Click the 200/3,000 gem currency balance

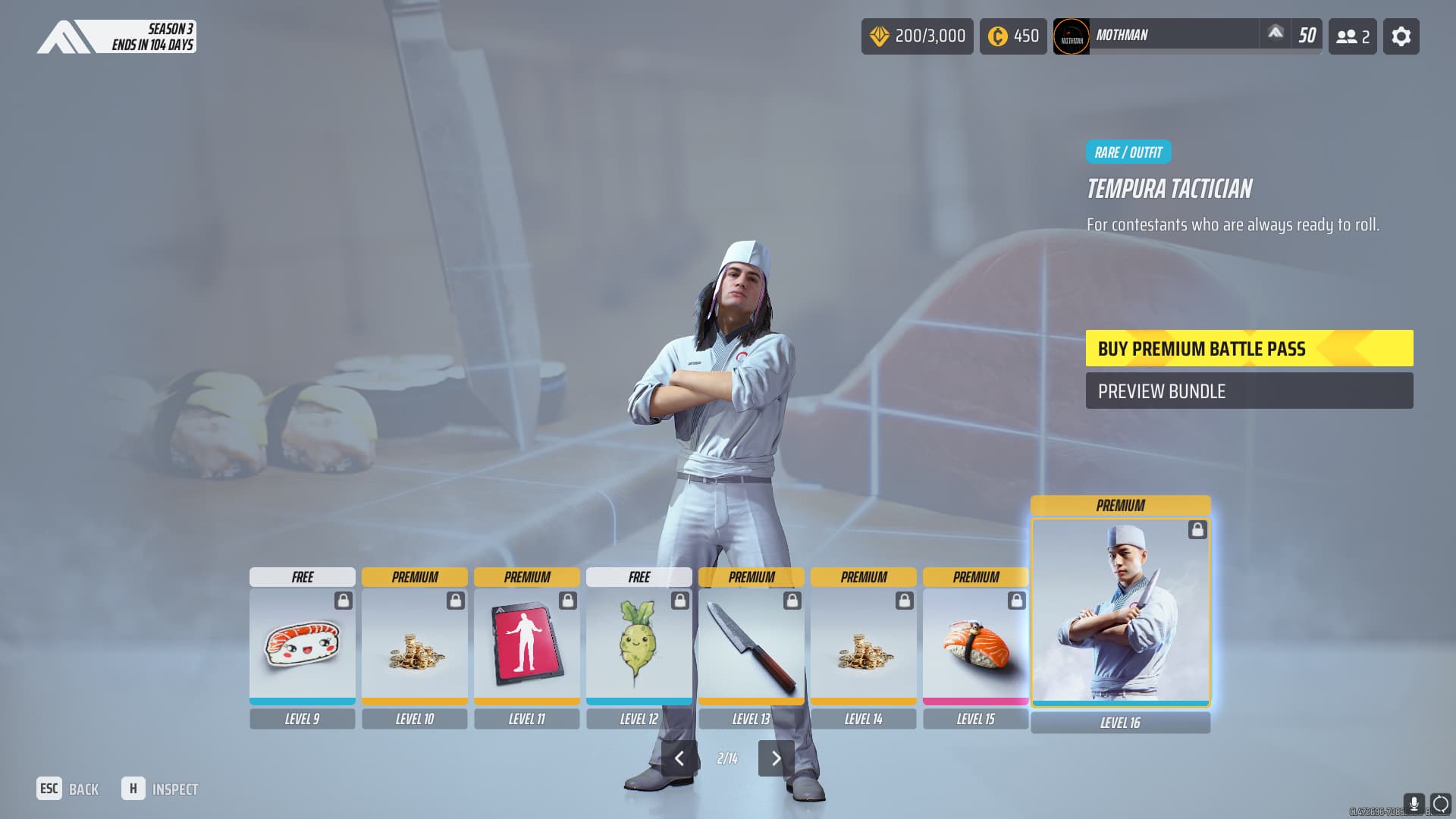[x=917, y=36]
